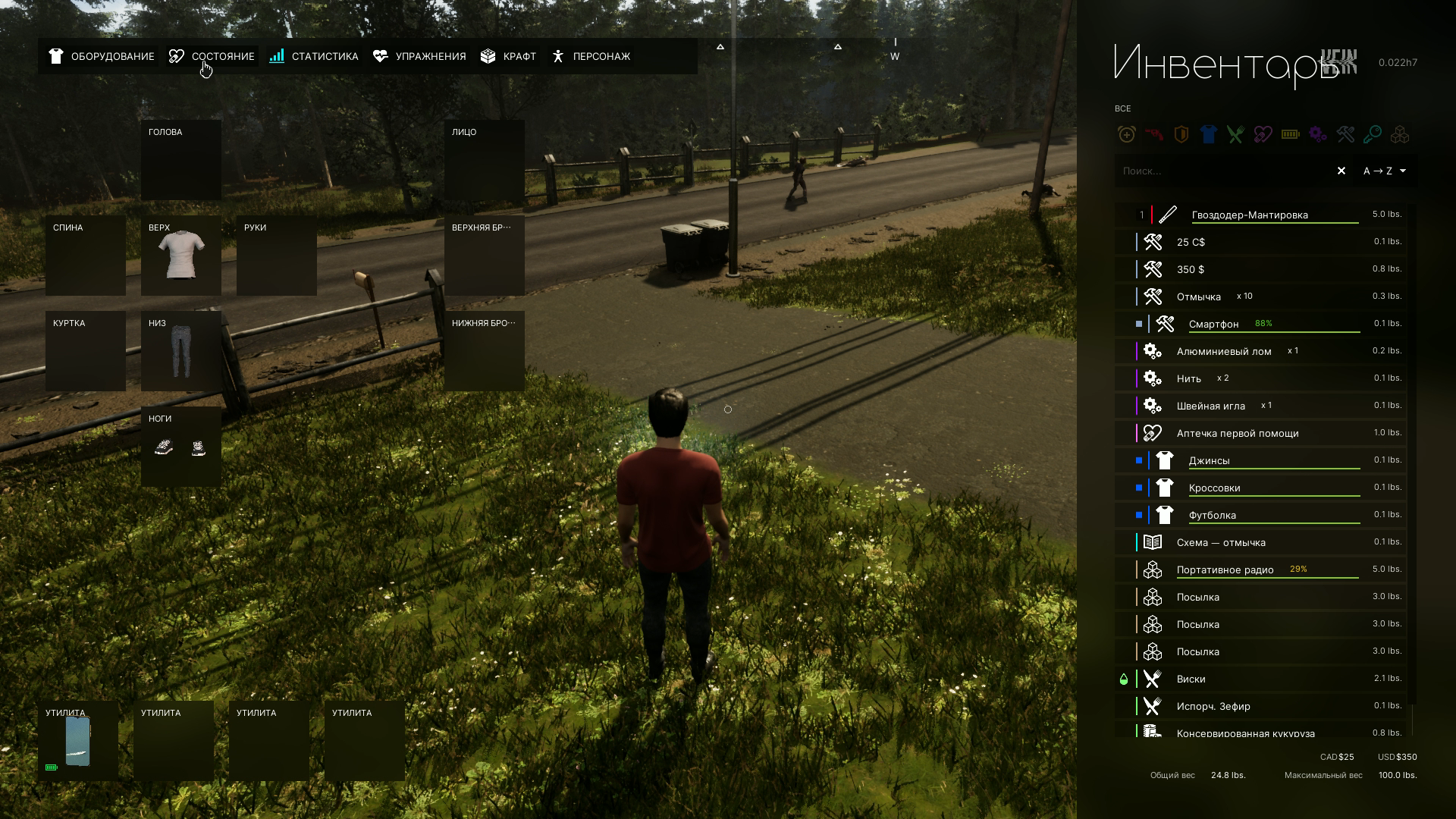The width and height of the screenshot is (1456, 819).
Task: Open the Персонаж tab
Action: pyautogui.click(x=591, y=57)
